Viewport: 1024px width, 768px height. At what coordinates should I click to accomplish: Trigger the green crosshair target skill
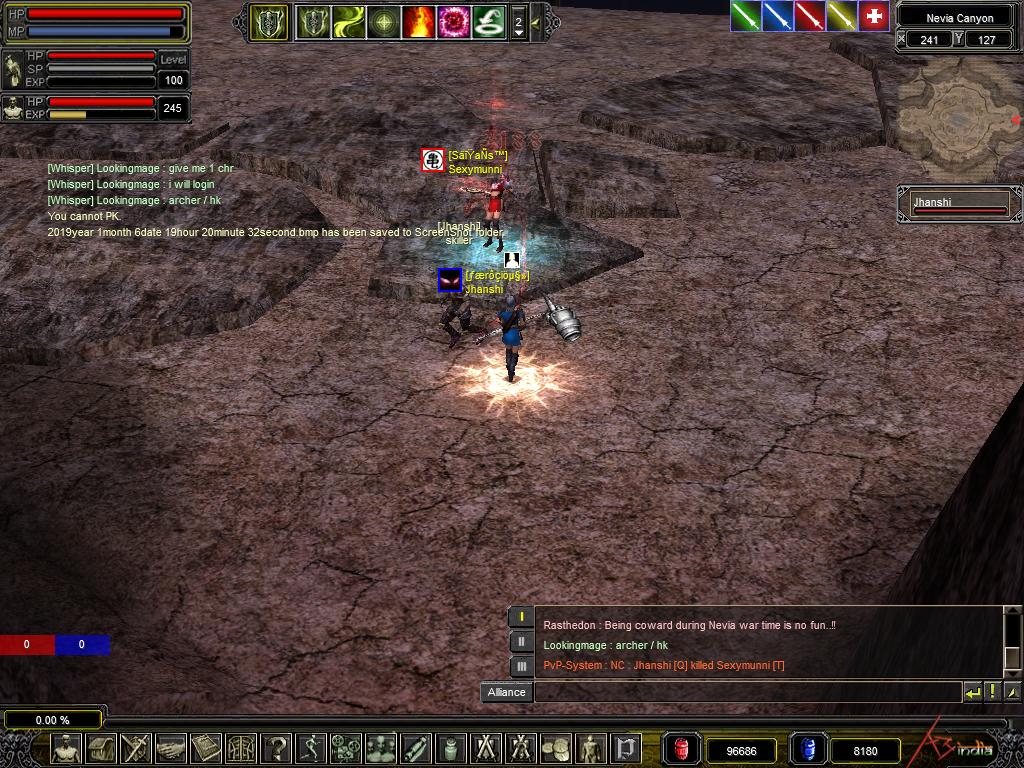[383, 21]
